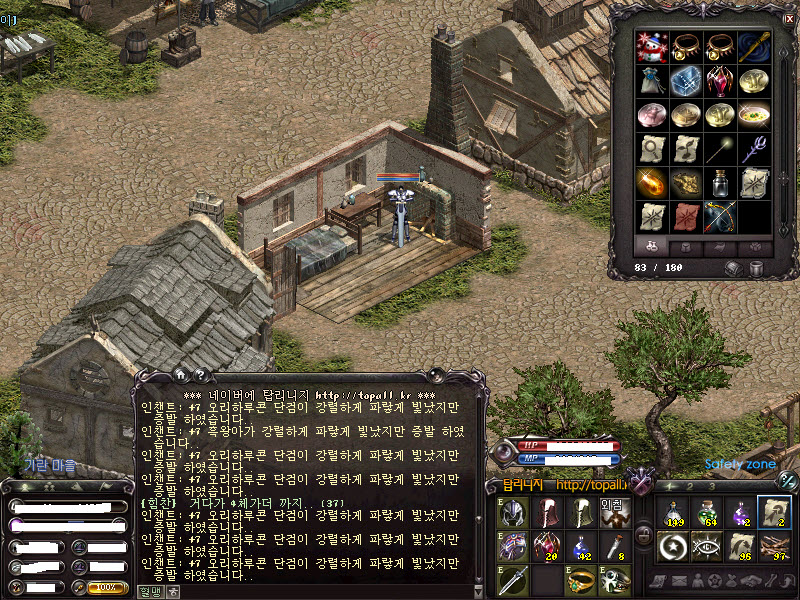Choose the fiery orange gem item
The height and width of the screenshot is (600, 800).
[652, 183]
